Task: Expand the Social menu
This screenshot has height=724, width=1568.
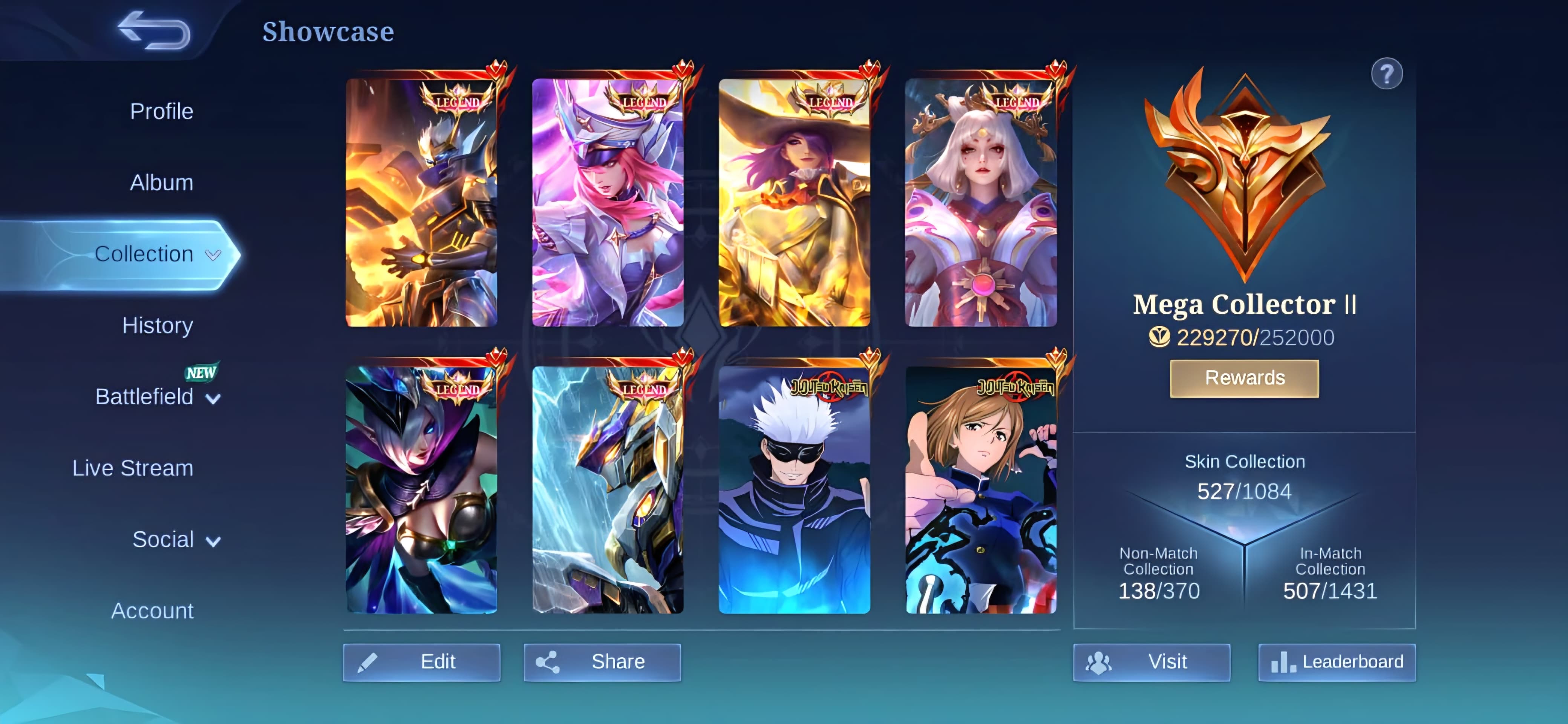Action: [x=163, y=540]
